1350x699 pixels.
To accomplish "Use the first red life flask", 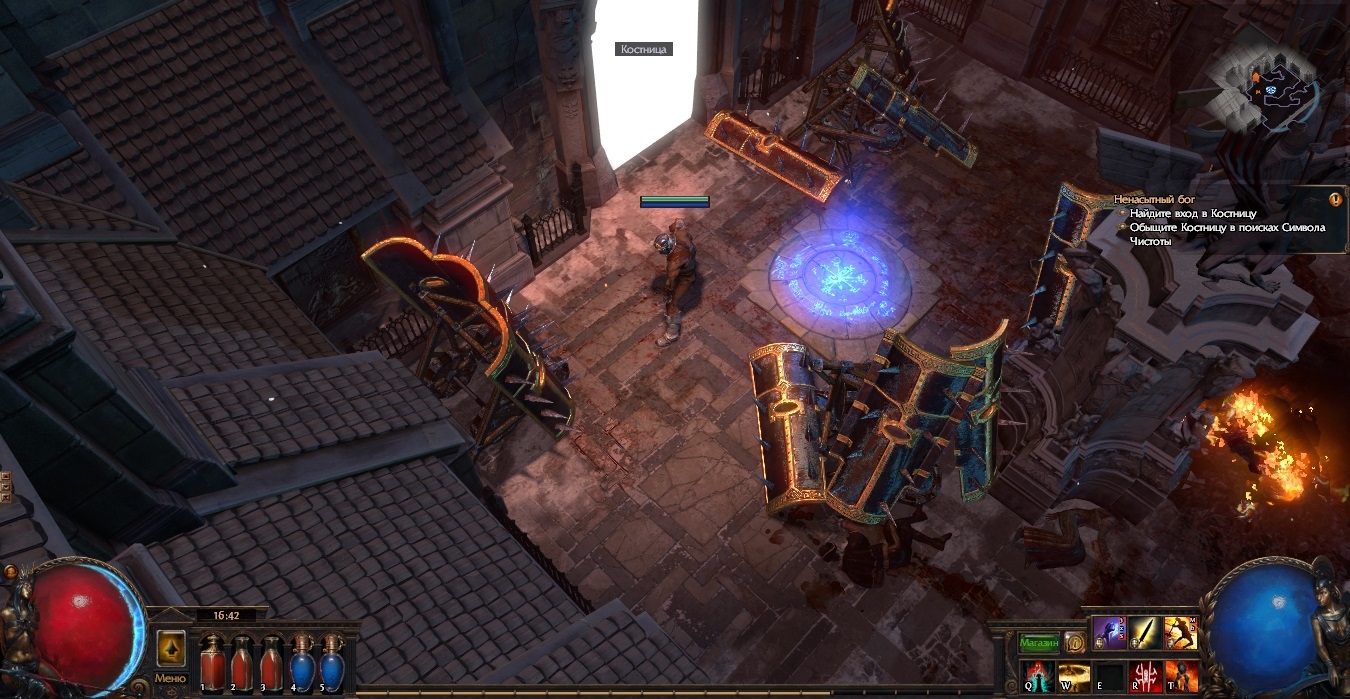I will click(x=212, y=662).
